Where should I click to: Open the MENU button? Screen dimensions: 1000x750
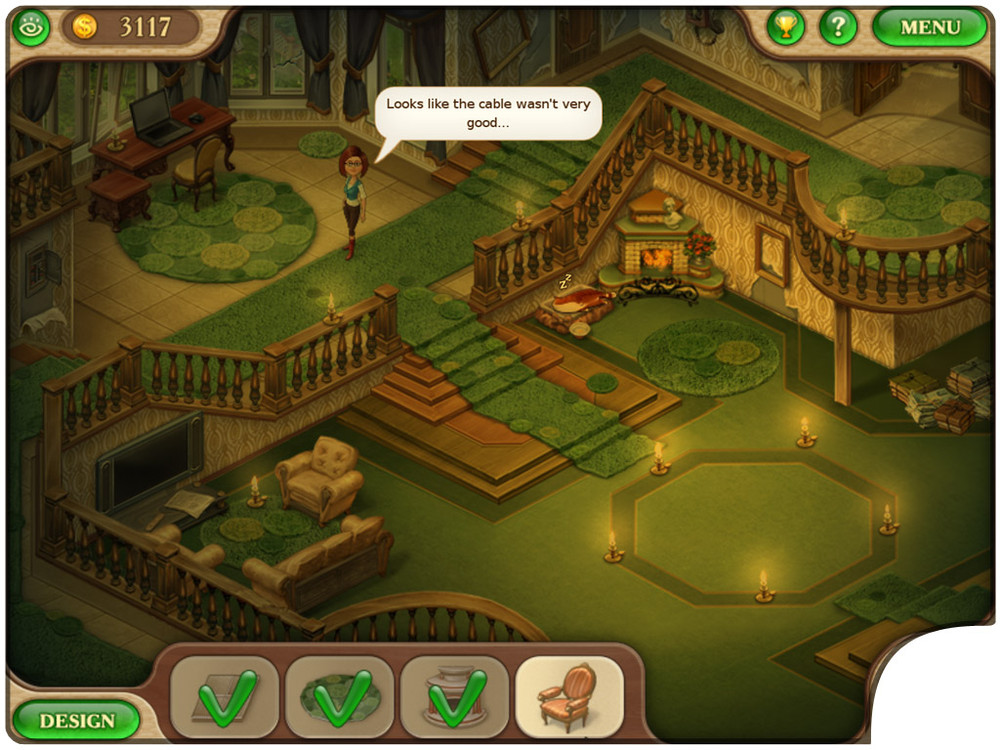(x=929, y=27)
